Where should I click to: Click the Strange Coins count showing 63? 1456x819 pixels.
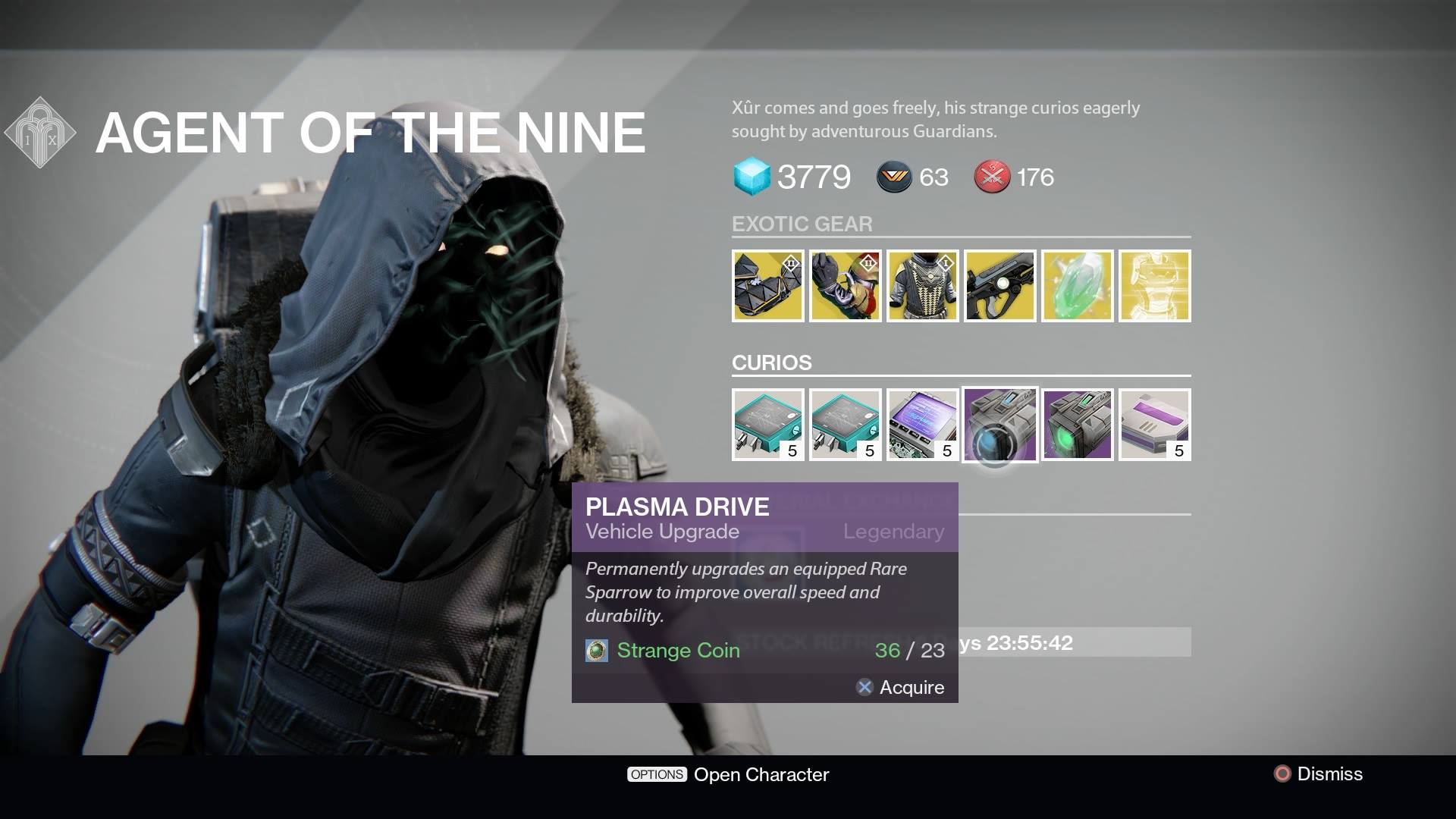point(912,177)
